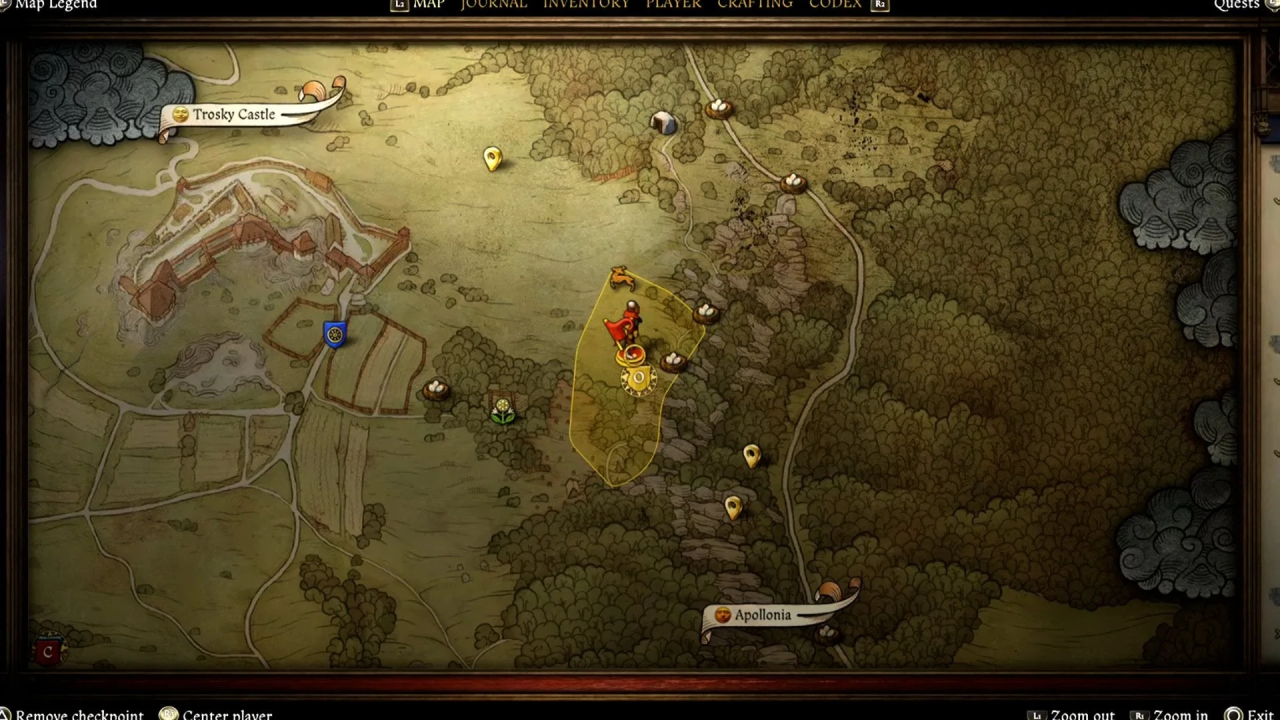Image resolution: width=1280 pixels, height=720 pixels.
Task: Zoom out of the map
Action: point(1082,714)
